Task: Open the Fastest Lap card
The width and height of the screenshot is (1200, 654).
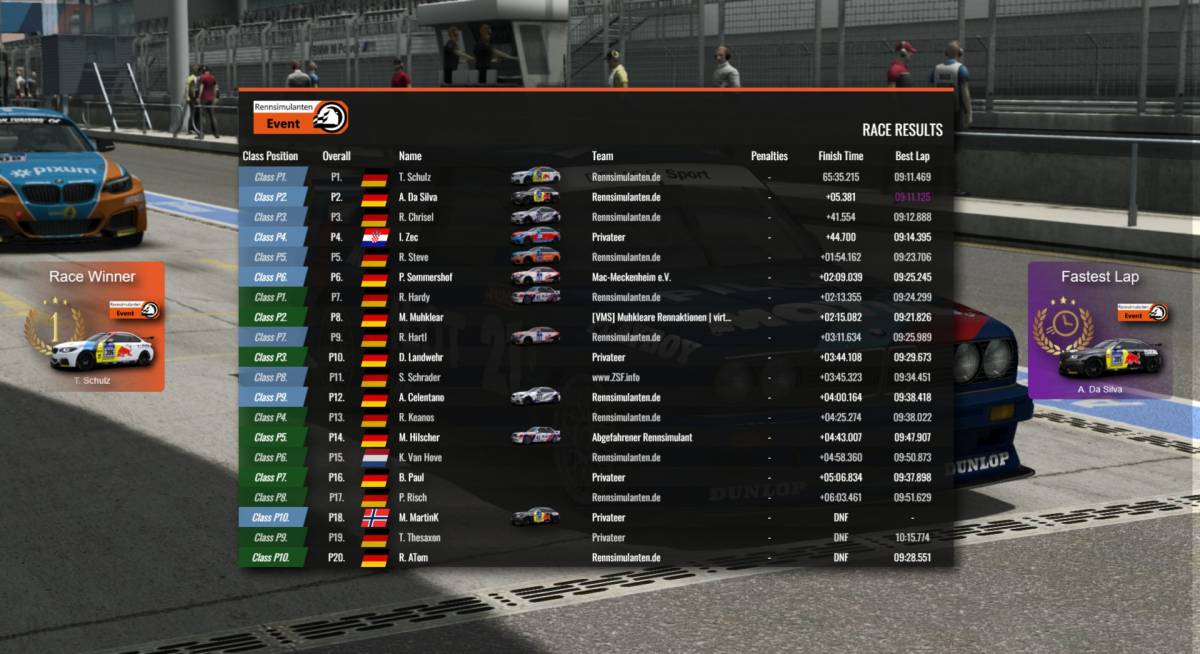Action: click(x=1099, y=330)
